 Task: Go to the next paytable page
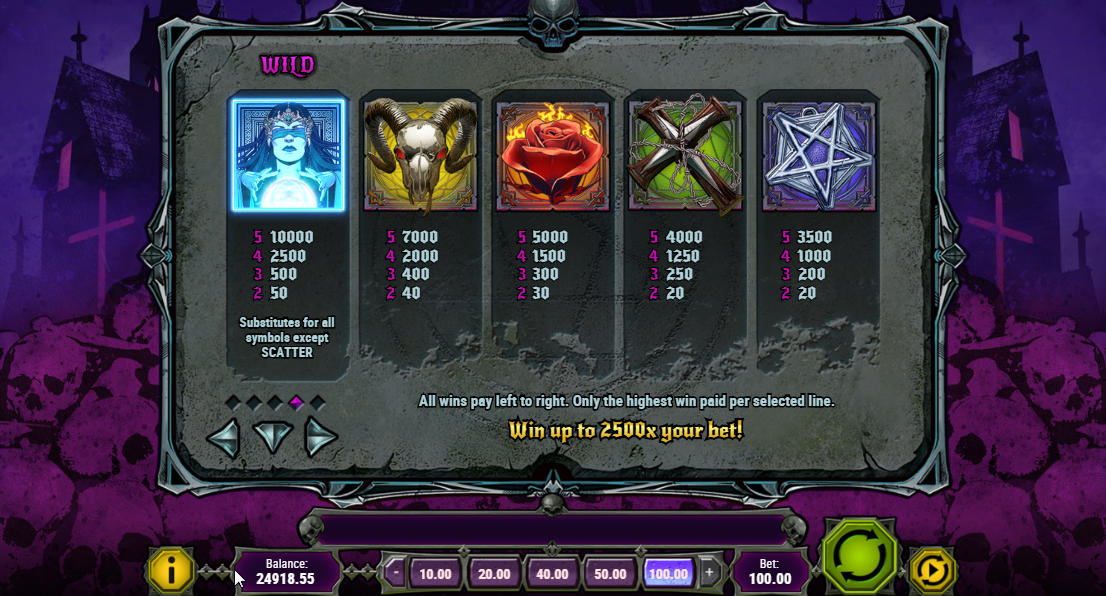(x=320, y=437)
